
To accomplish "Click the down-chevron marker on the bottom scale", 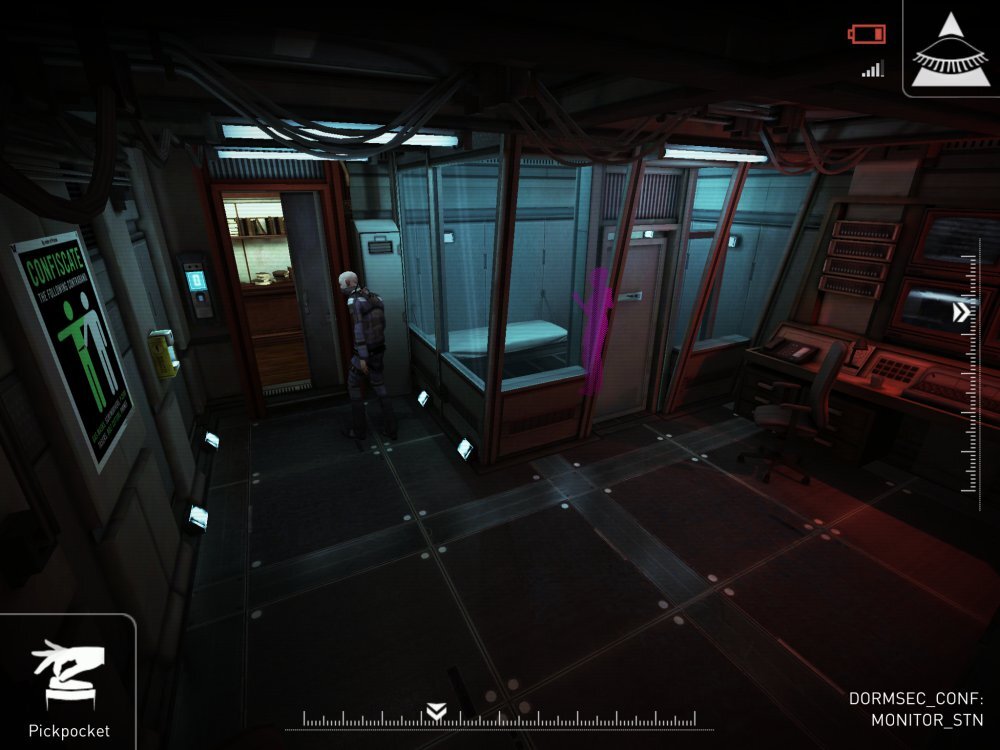I will click(436, 711).
